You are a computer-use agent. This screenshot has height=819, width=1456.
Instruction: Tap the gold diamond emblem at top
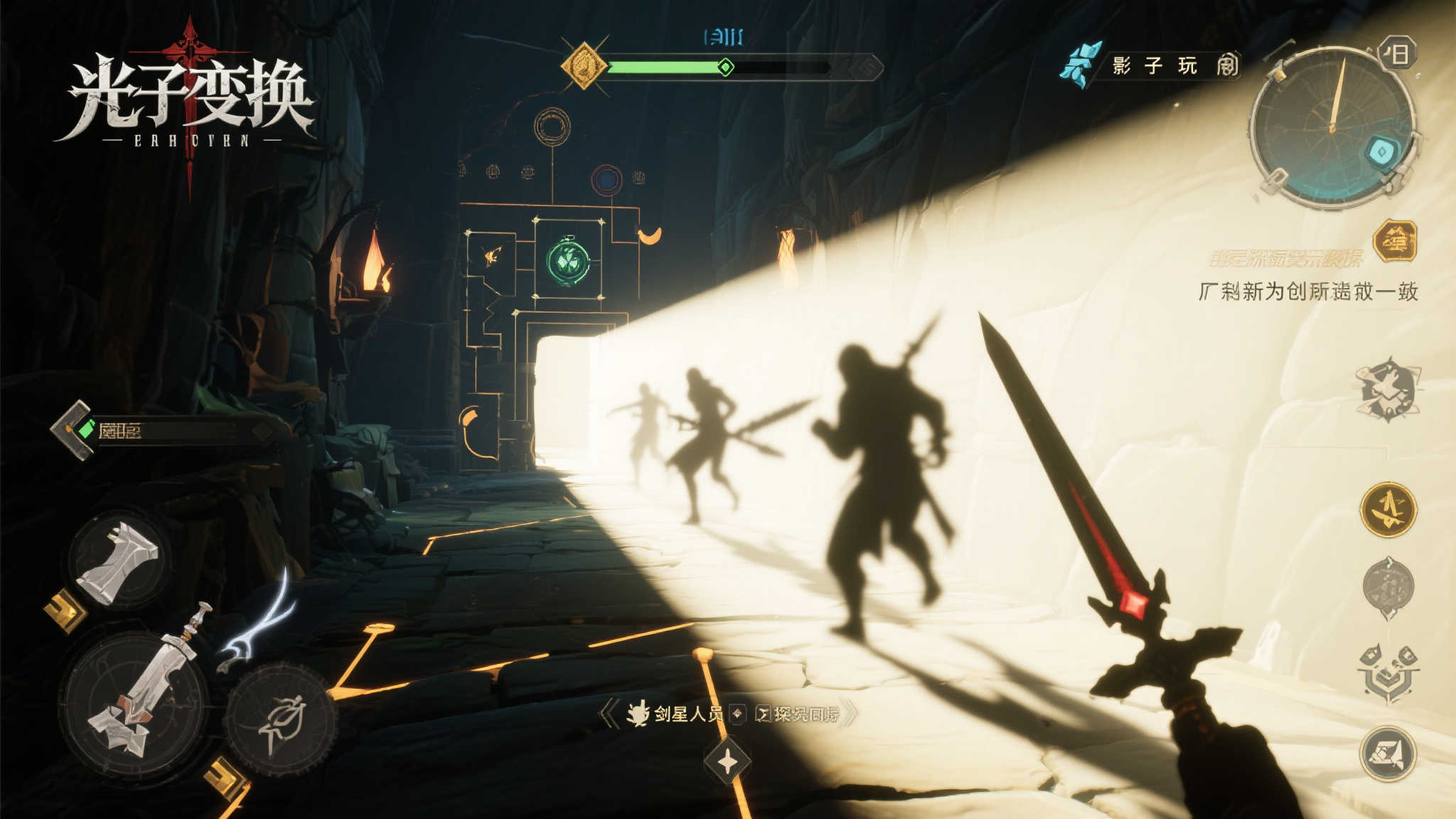pyautogui.click(x=584, y=66)
